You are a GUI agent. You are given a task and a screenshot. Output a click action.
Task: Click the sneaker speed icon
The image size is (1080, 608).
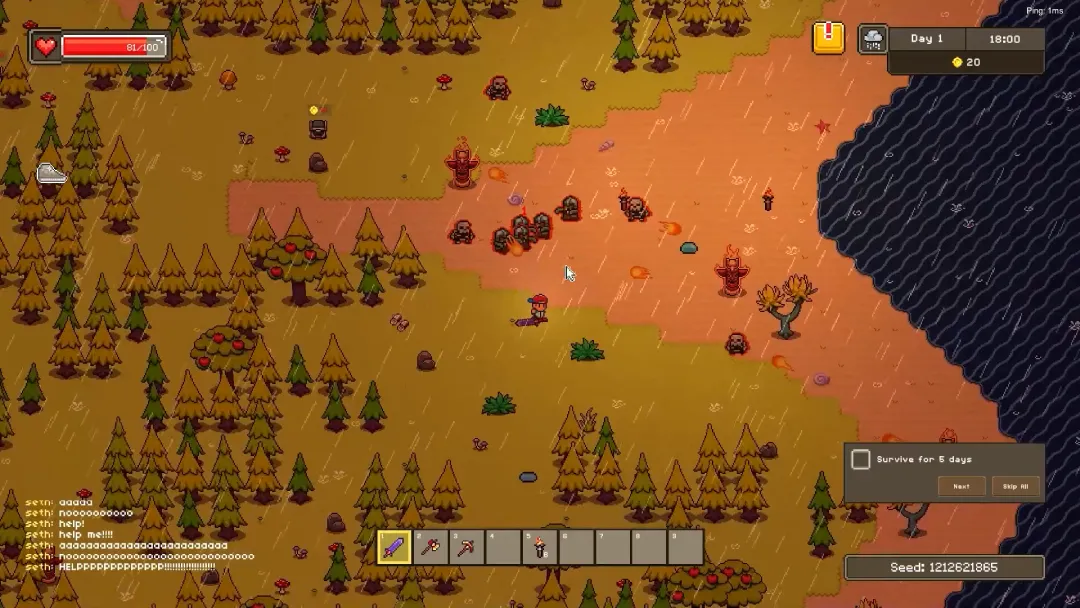click(x=51, y=174)
